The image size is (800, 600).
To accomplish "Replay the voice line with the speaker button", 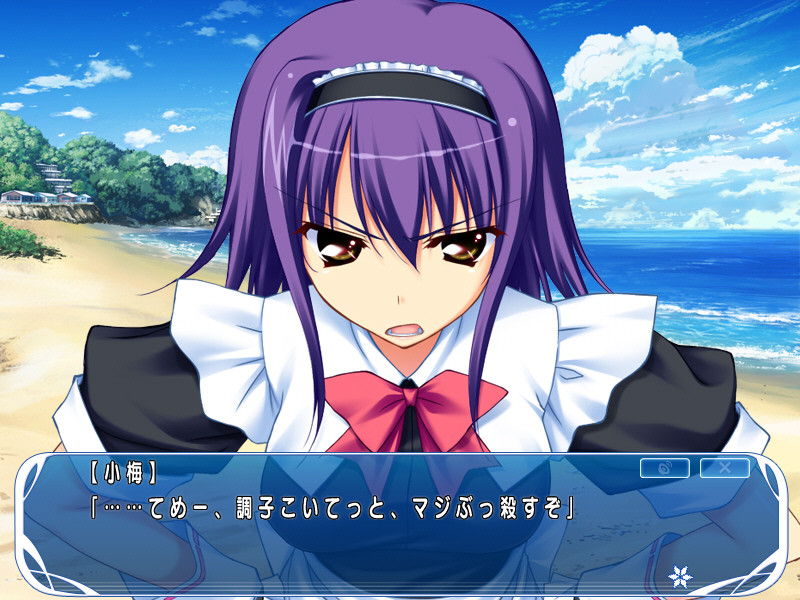I will (664, 468).
